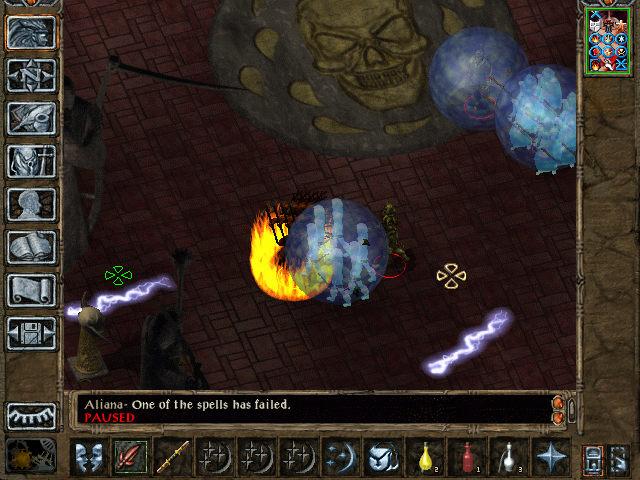The image size is (640, 480).
Task: Use the red potion quick item
Action: point(466,457)
